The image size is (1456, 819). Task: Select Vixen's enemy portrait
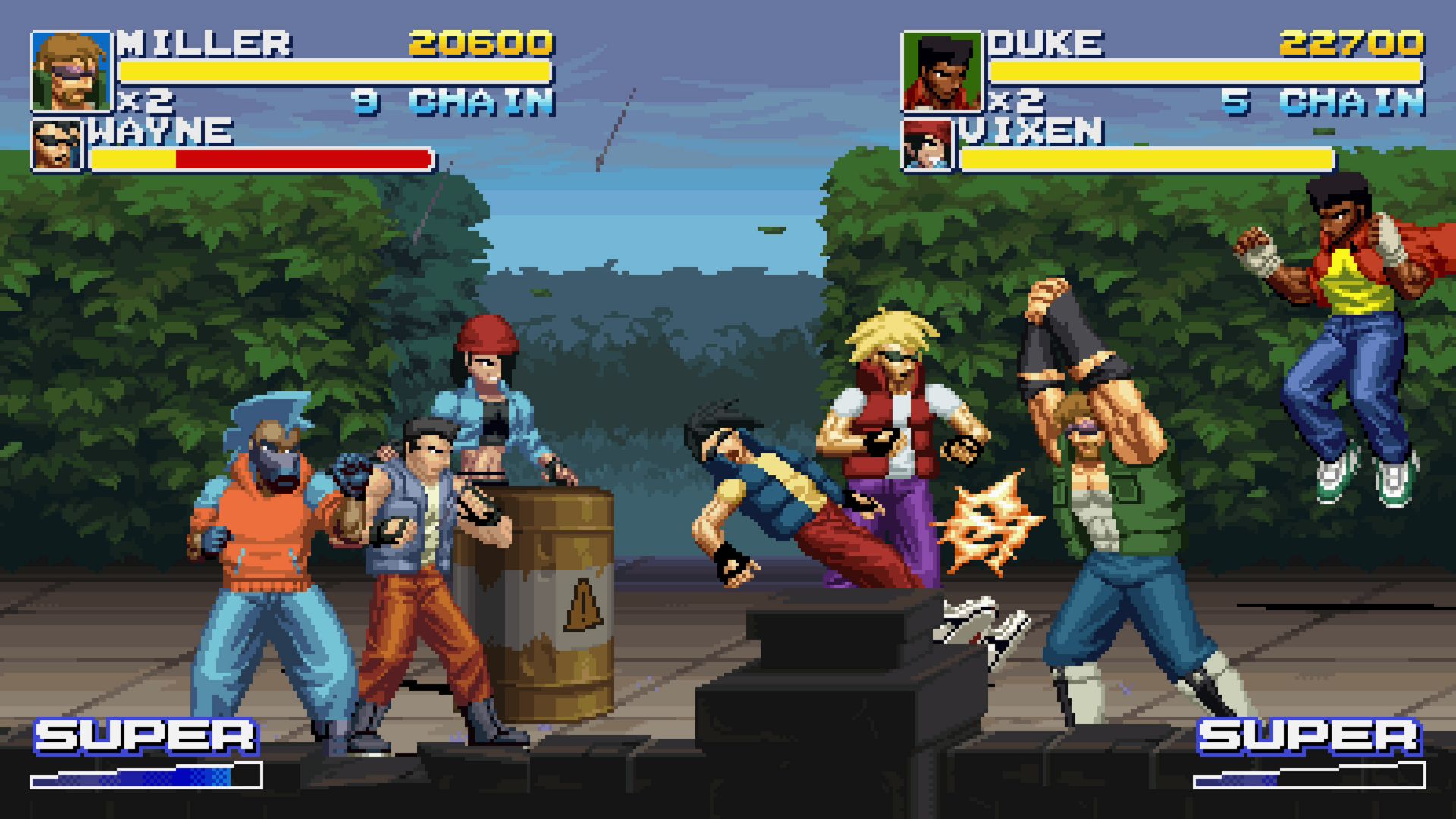(927, 145)
